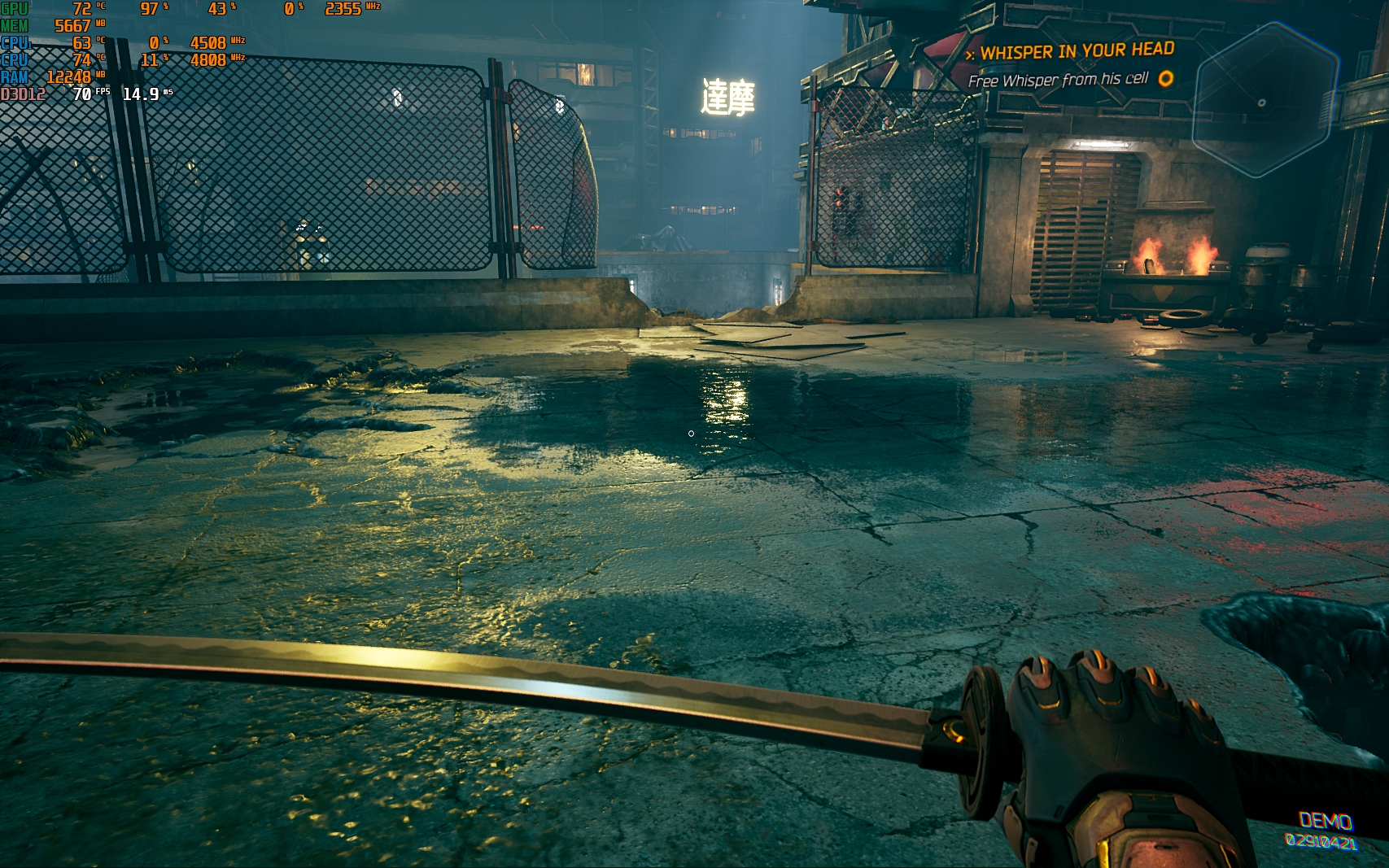The height and width of the screenshot is (868, 1389).
Task: Click the orange objective marker ring icon
Action: tap(1166, 78)
